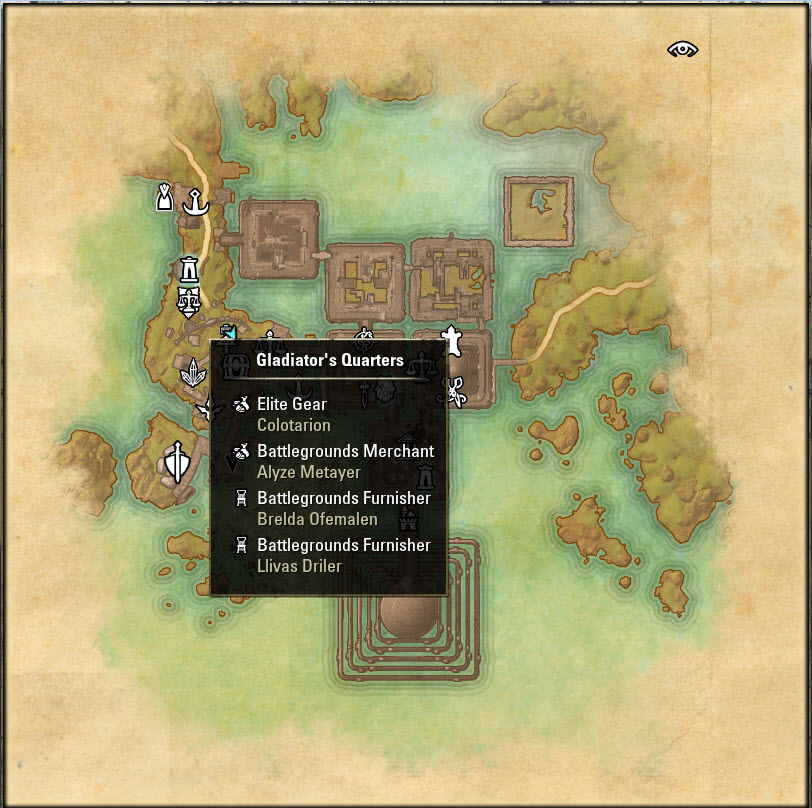
Task: Choose the scissors tailor marker
Action: [x=456, y=391]
